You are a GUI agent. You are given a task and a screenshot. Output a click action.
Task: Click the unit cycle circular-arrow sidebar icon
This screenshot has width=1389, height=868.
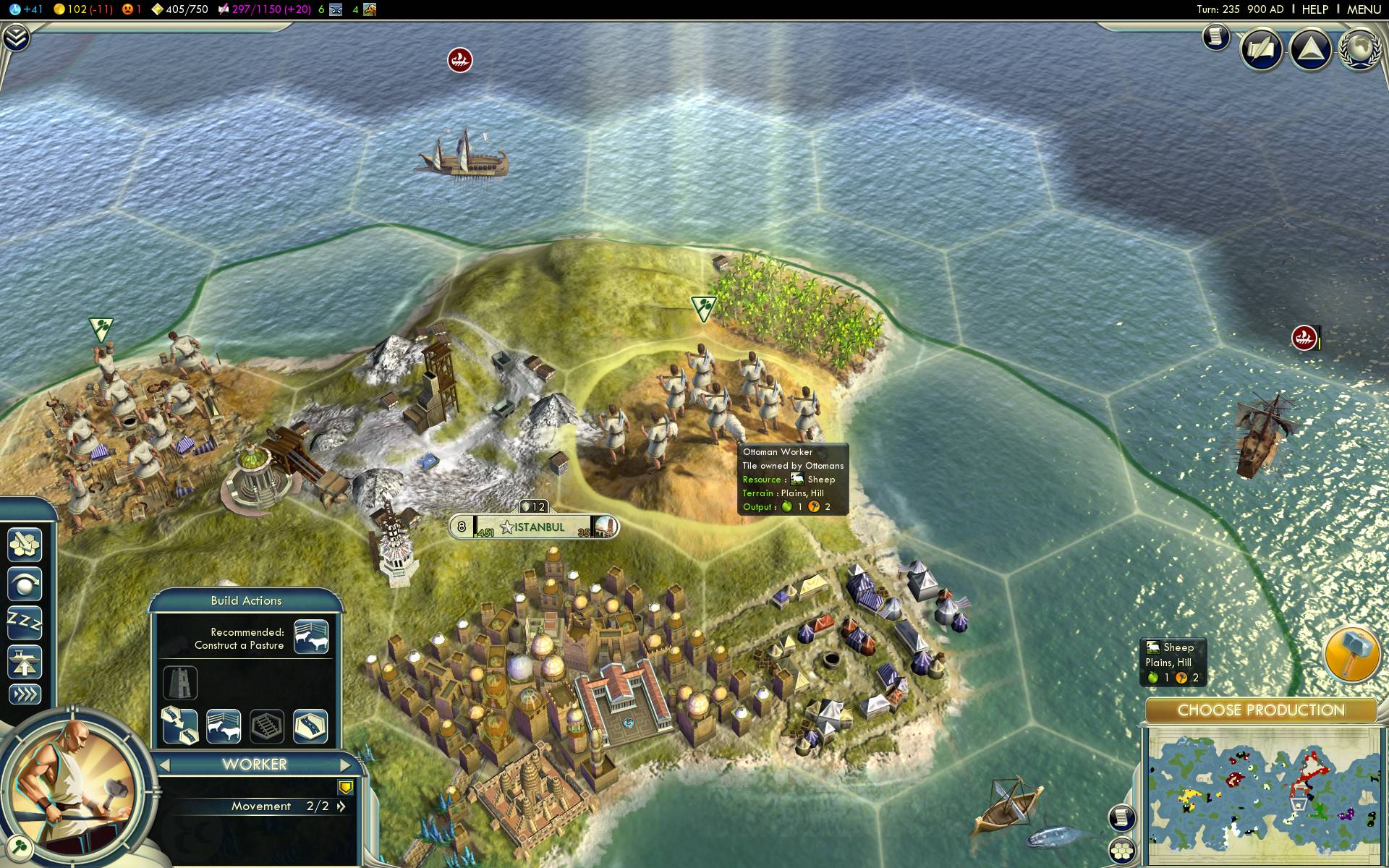pyautogui.click(x=25, y=584)
